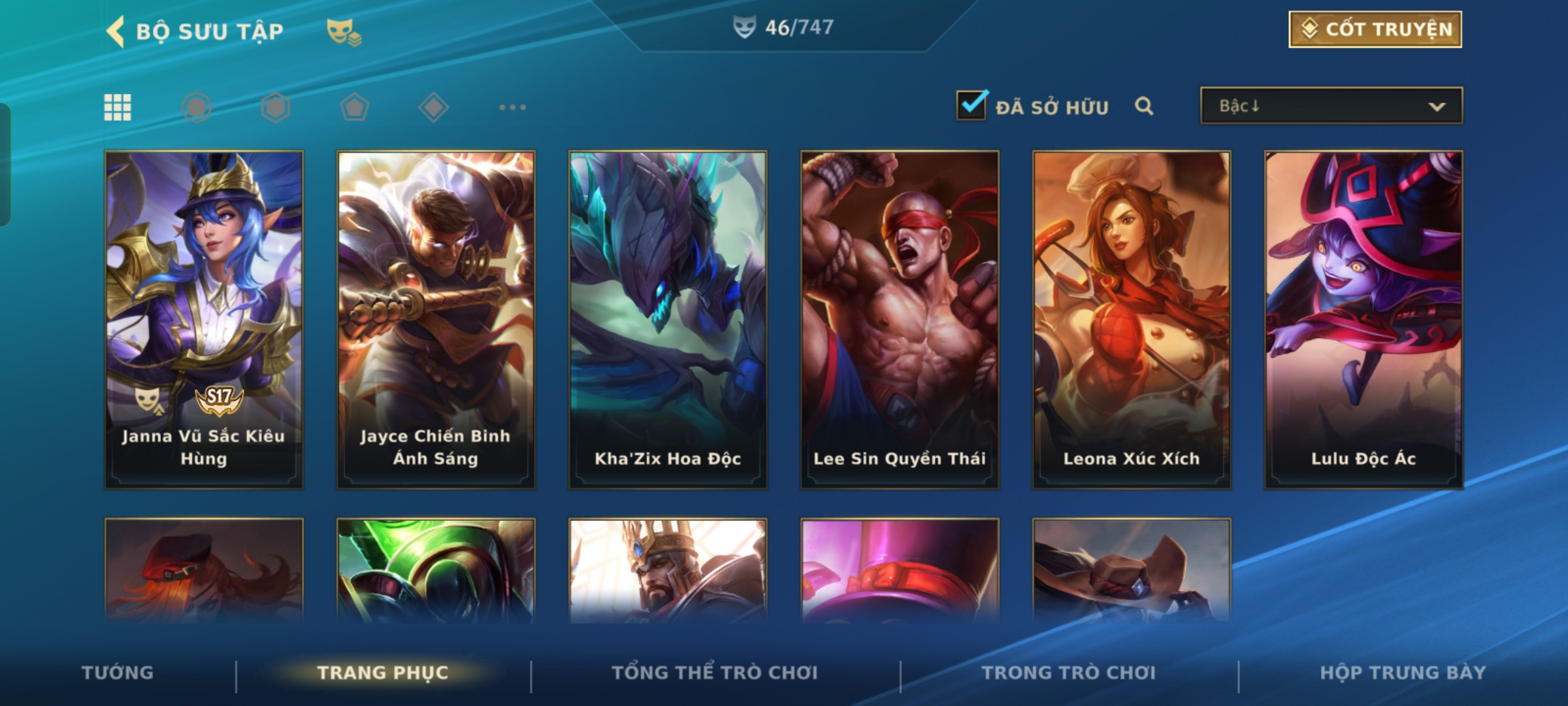Go back from Bộ Sưu Tập screen

tap(116, 31)
